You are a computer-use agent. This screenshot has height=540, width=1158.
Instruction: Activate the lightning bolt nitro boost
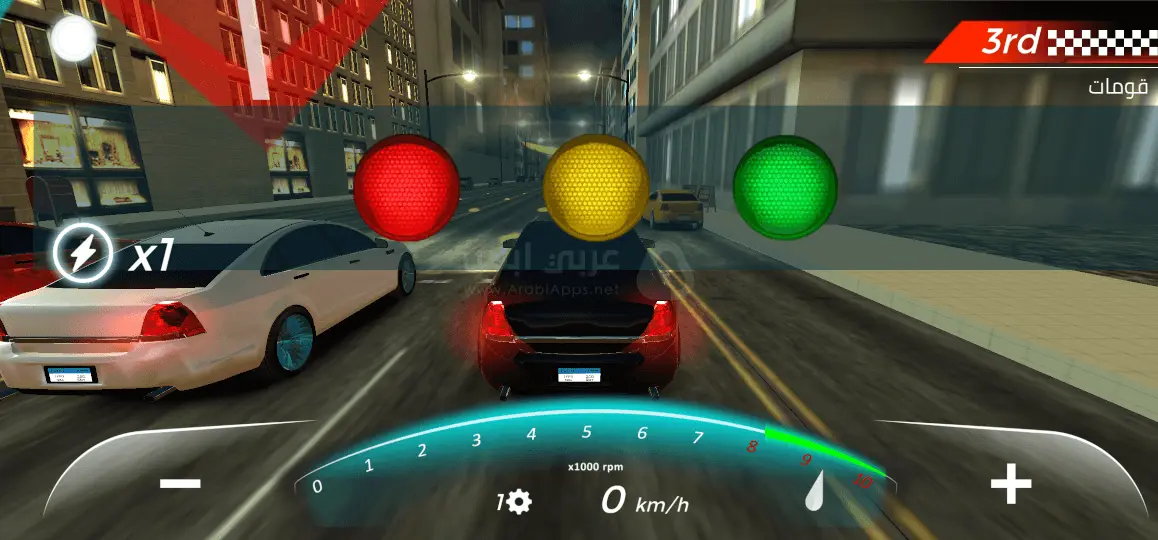(x=83, y=252)
